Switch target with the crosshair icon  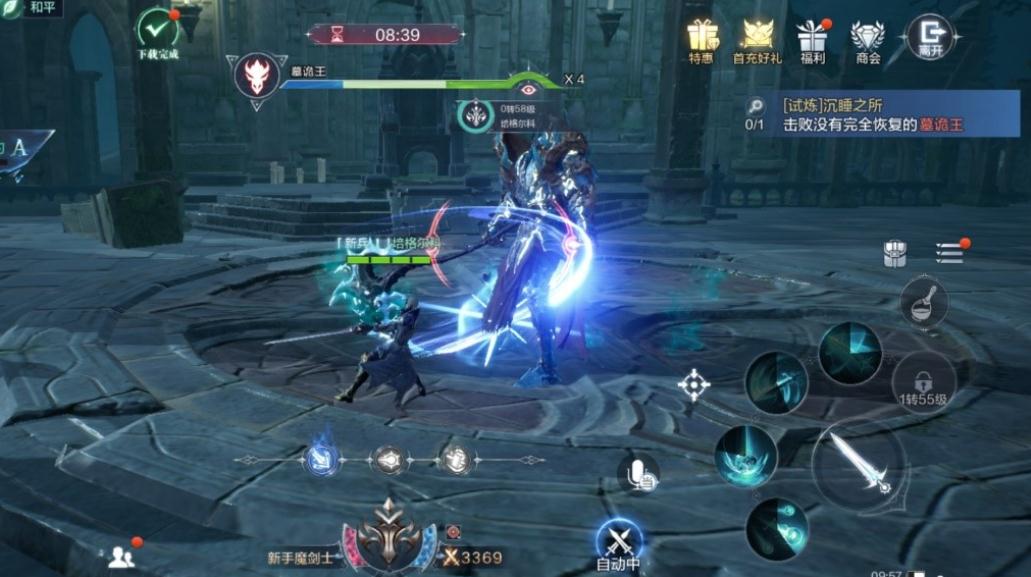pyautogui.click(x=694, y=385)
